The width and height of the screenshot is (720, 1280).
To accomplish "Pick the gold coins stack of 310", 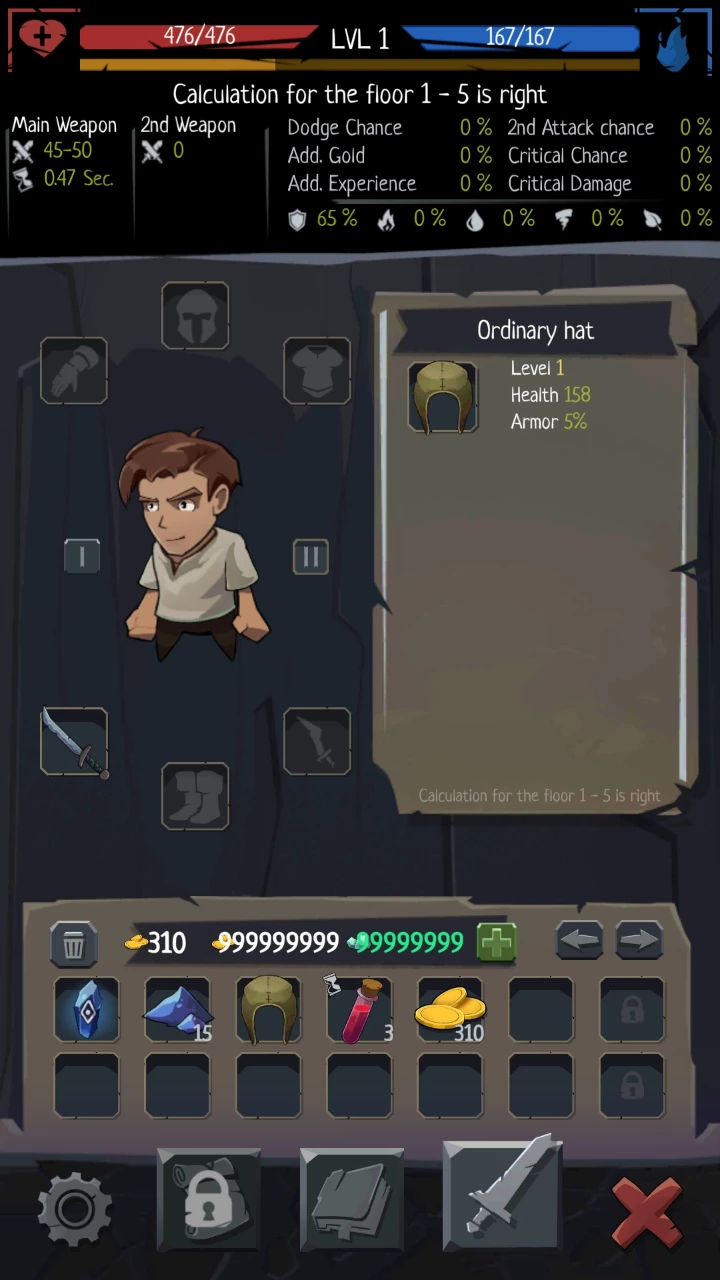I will pos(450,1010).
